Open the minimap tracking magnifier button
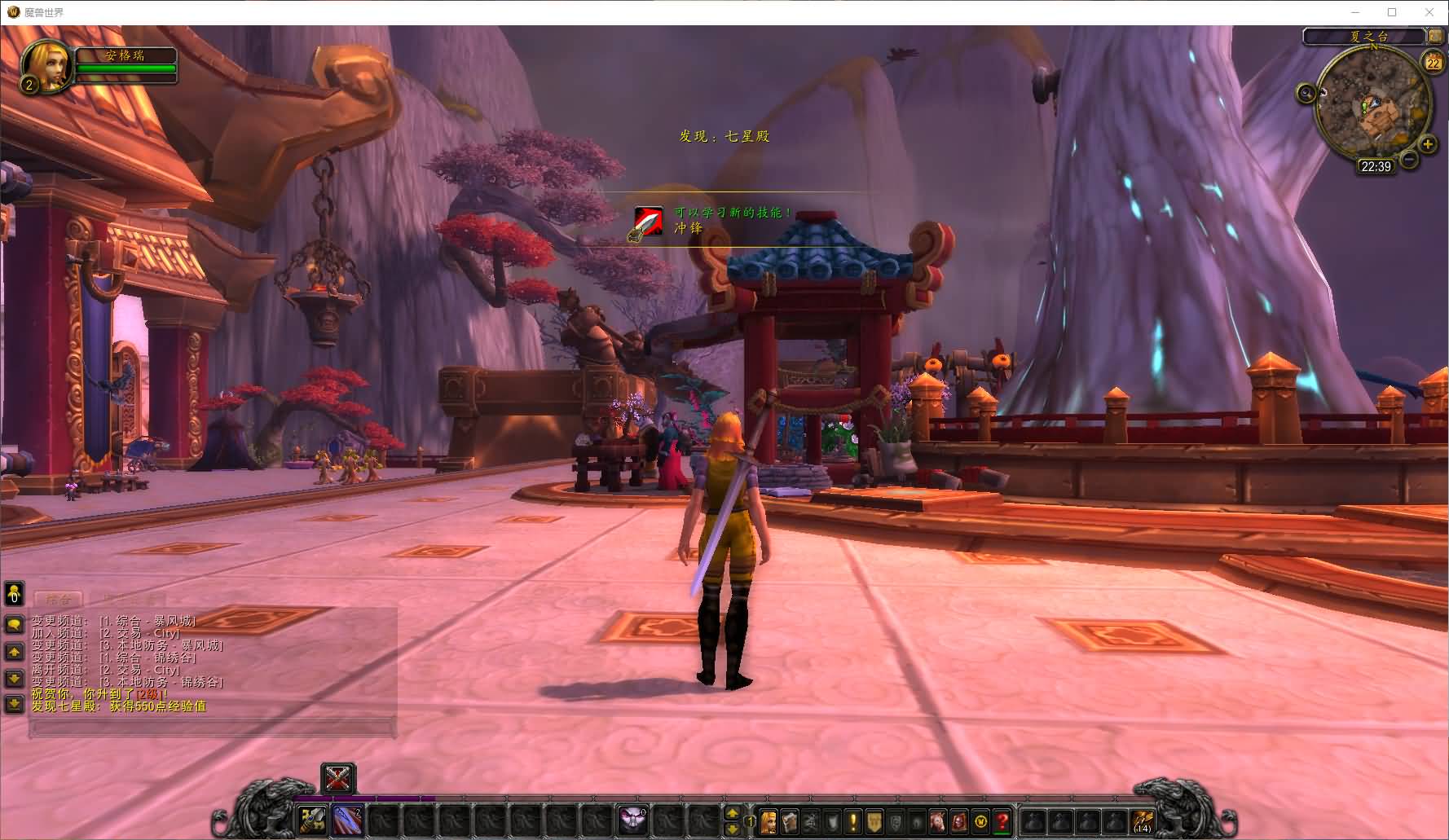The image size is (1449, 840). coord(1307,93)
